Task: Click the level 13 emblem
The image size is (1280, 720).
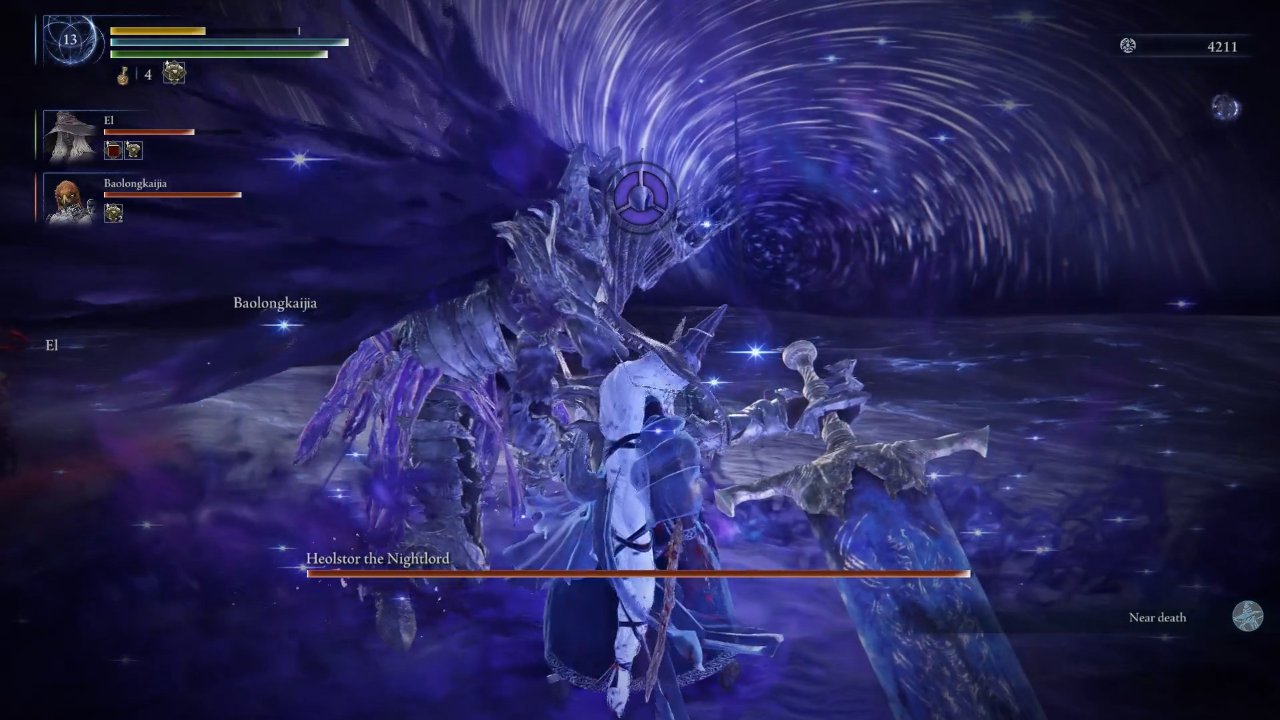Action: coord(70,41)
